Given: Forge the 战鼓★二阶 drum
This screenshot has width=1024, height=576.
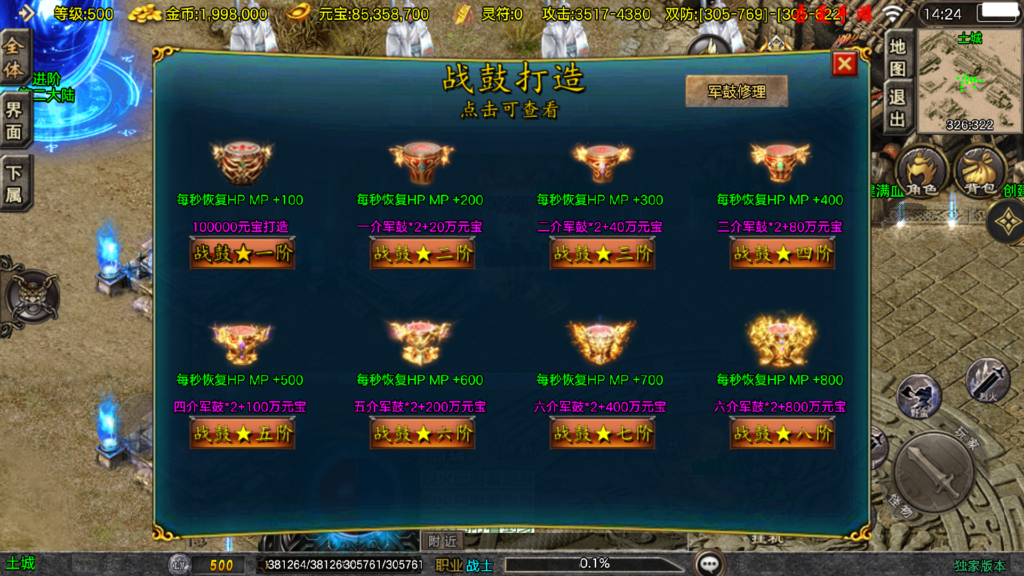Looking at the screenshot, I should click(422, 253).
